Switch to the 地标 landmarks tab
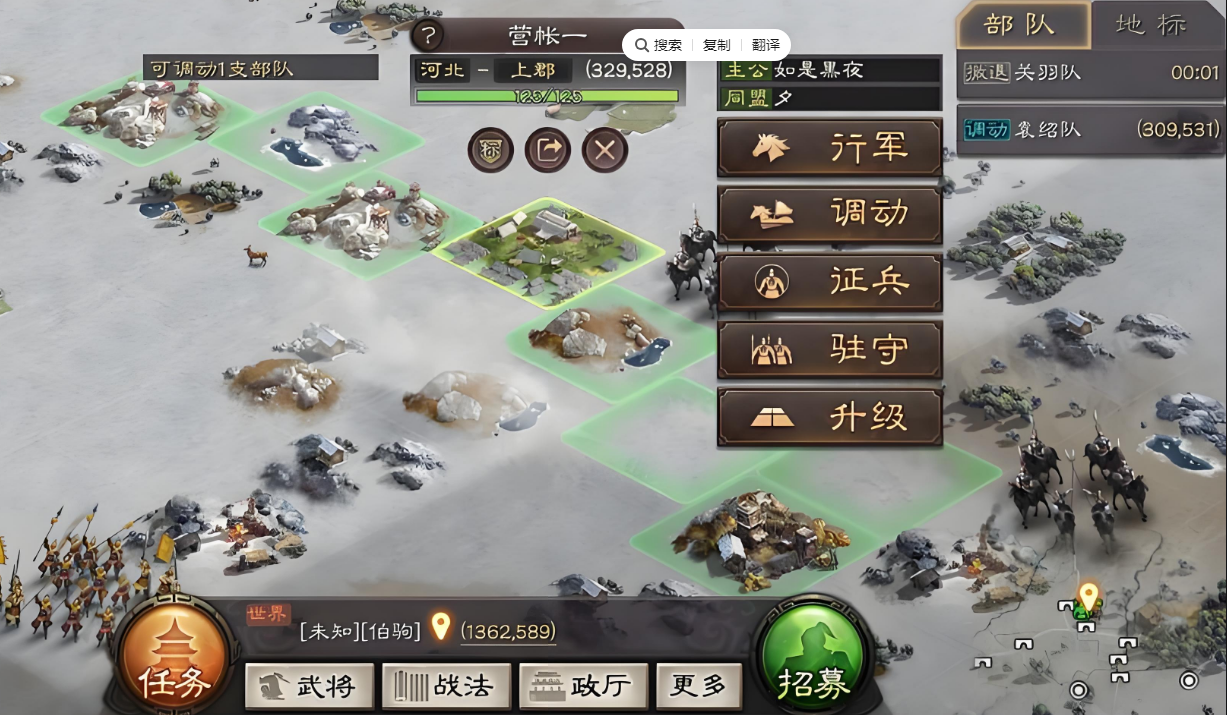This screenshot has height=715, width=1227. pos(1158,25)
